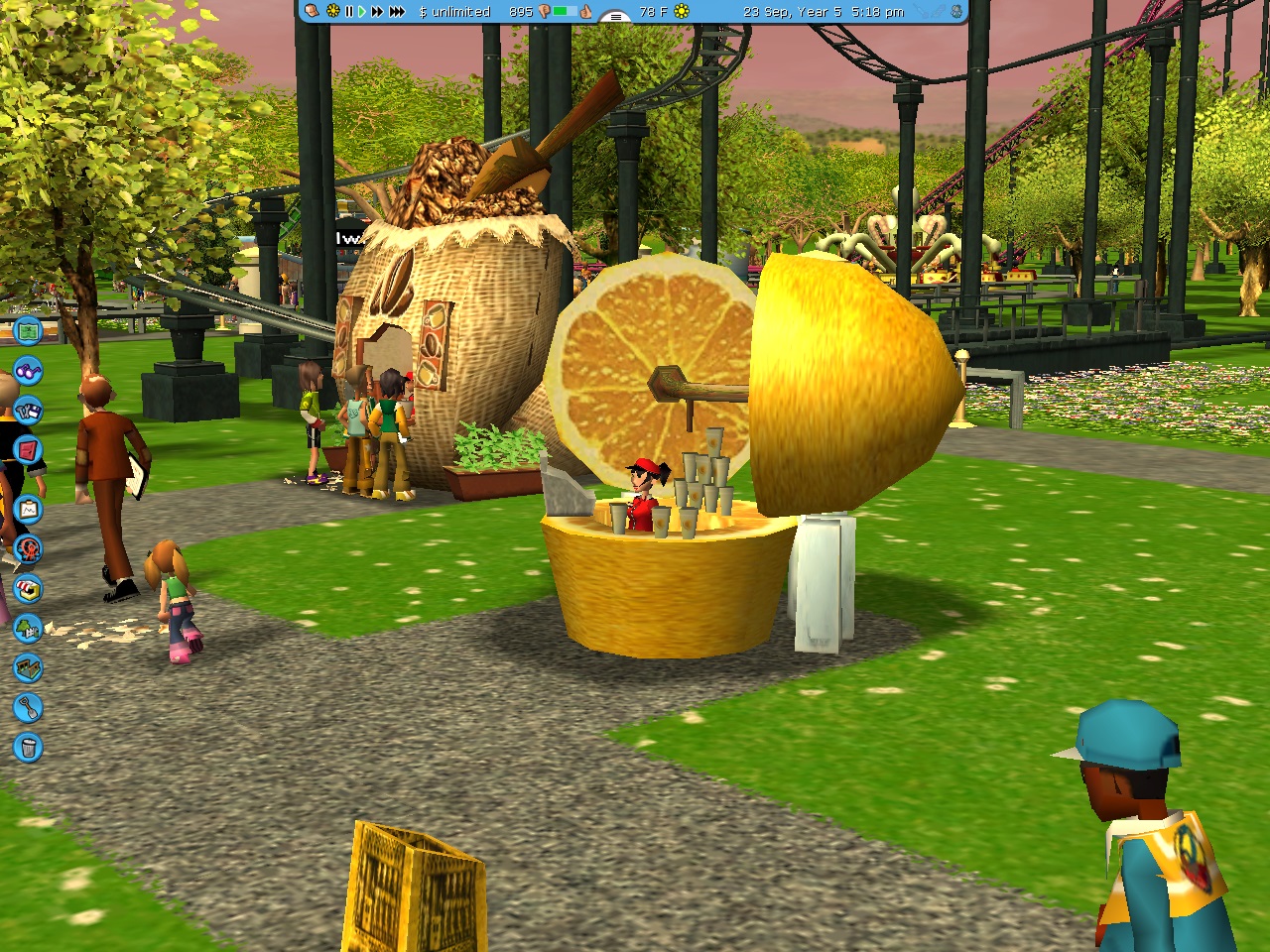Open the weather sun icon by temperature

[x=682, y=12]
